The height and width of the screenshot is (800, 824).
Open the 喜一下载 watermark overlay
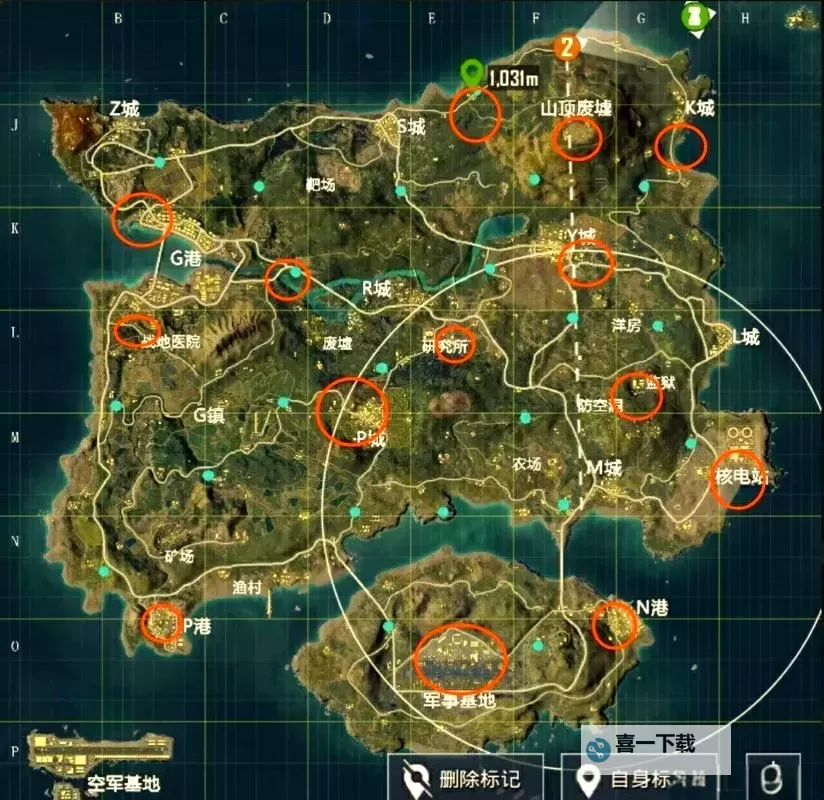click(655, 745)
